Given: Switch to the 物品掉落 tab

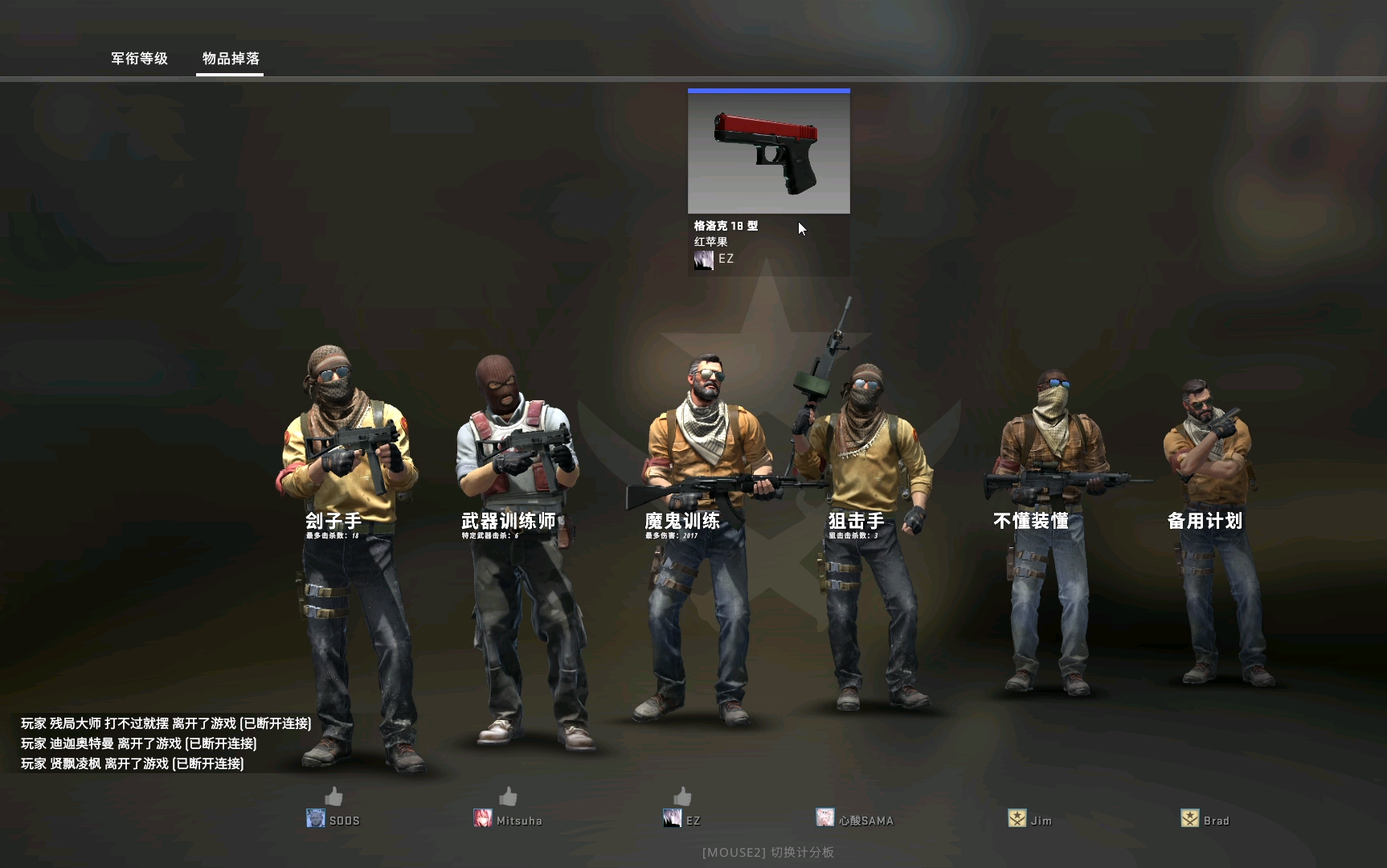Looking at the screenshot, I should click(x=229, y=59).
